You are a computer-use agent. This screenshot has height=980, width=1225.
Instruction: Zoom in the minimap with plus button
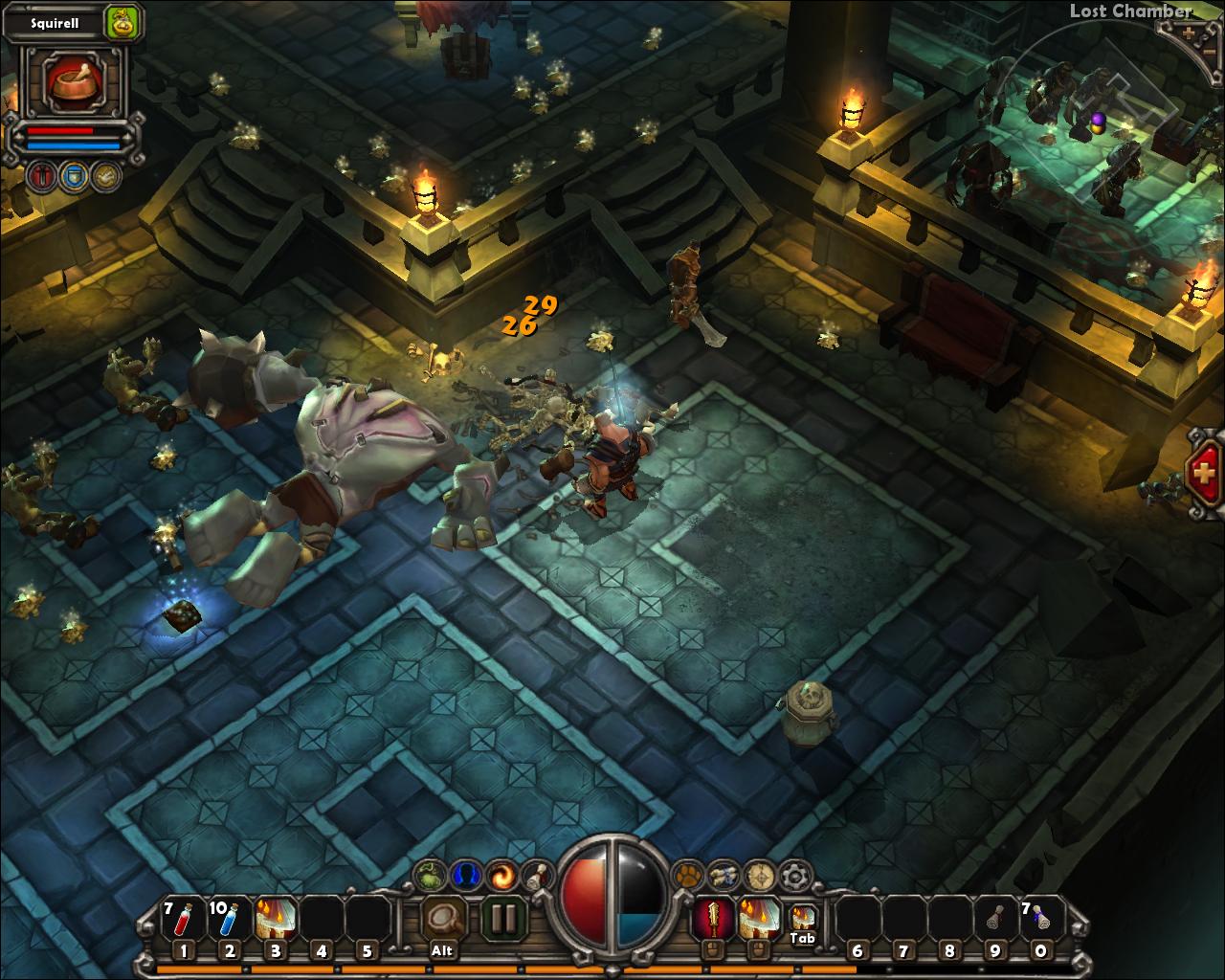1190,32
